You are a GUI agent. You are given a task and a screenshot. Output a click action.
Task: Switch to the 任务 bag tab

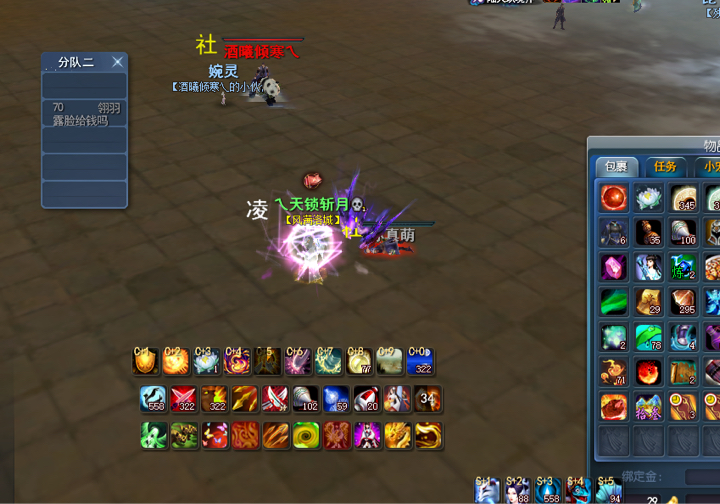click(662, 167)
